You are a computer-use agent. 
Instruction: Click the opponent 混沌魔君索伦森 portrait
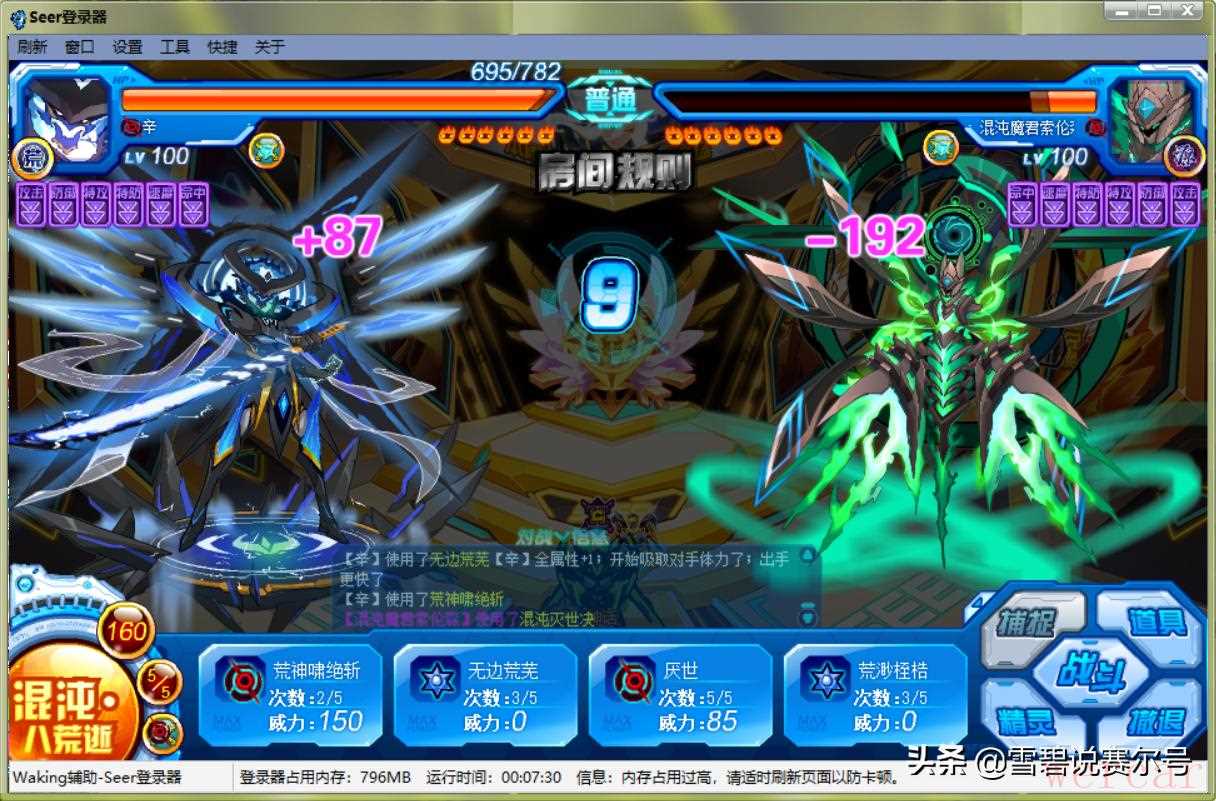point(1152,118)
